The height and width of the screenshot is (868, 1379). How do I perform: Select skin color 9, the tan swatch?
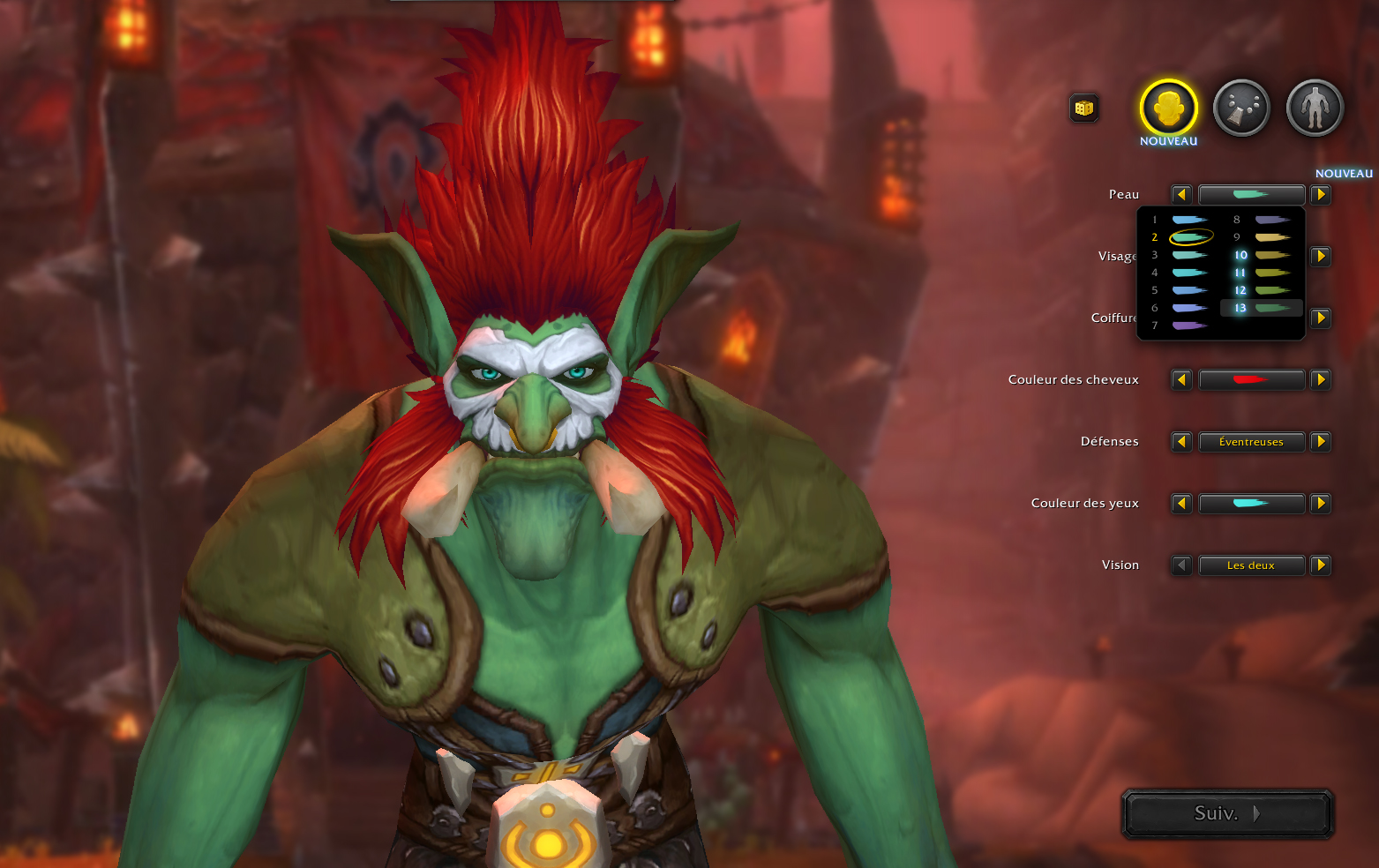click(x=1271, y=237)
